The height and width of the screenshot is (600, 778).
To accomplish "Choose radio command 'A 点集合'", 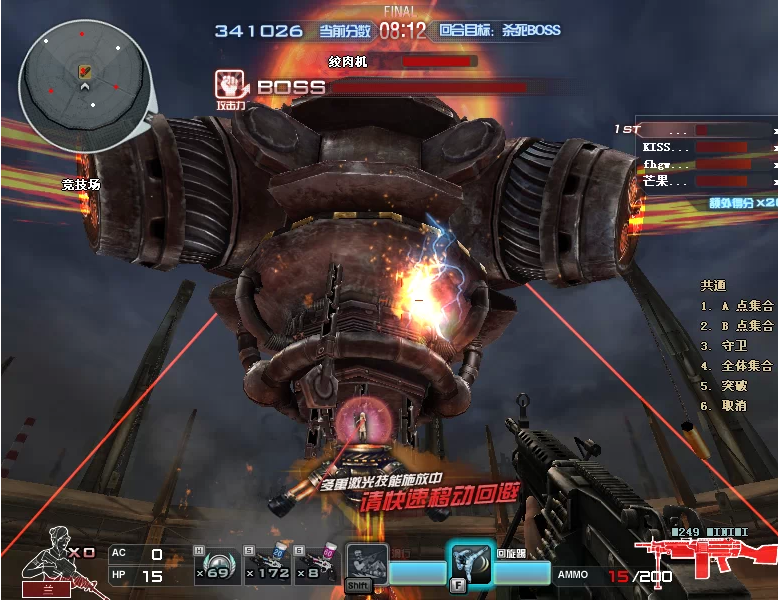I will [738, 306].
